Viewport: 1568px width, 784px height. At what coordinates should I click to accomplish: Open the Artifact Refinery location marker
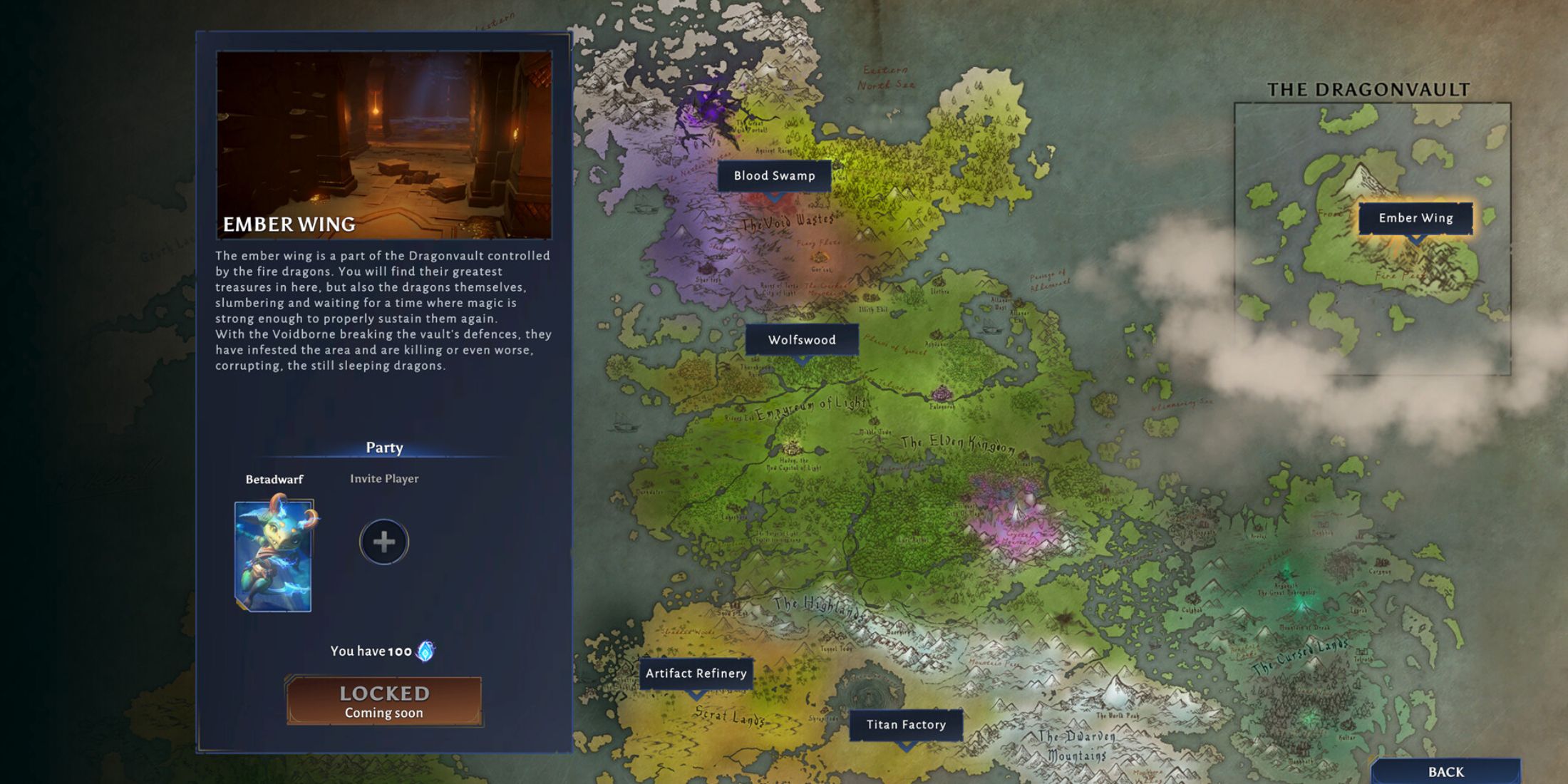coord(695,673)
